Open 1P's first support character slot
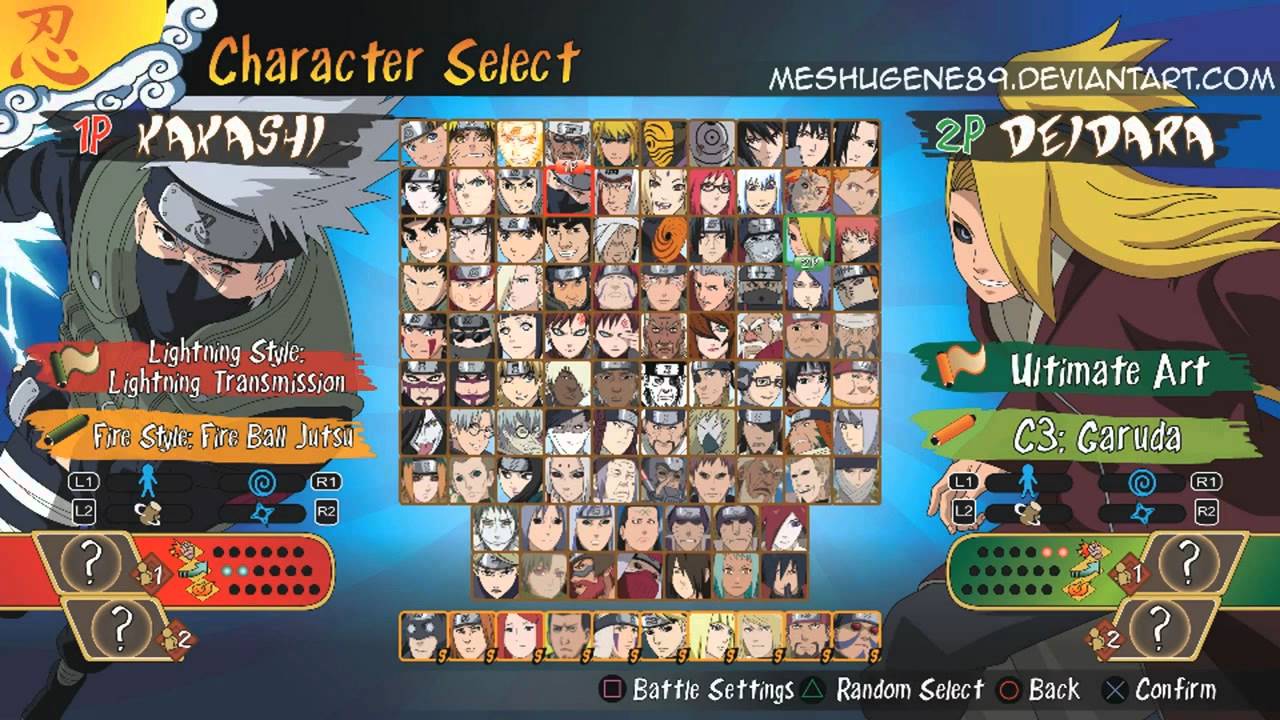Viewport: 1280px width, 720px height. [x=89, y=564]
